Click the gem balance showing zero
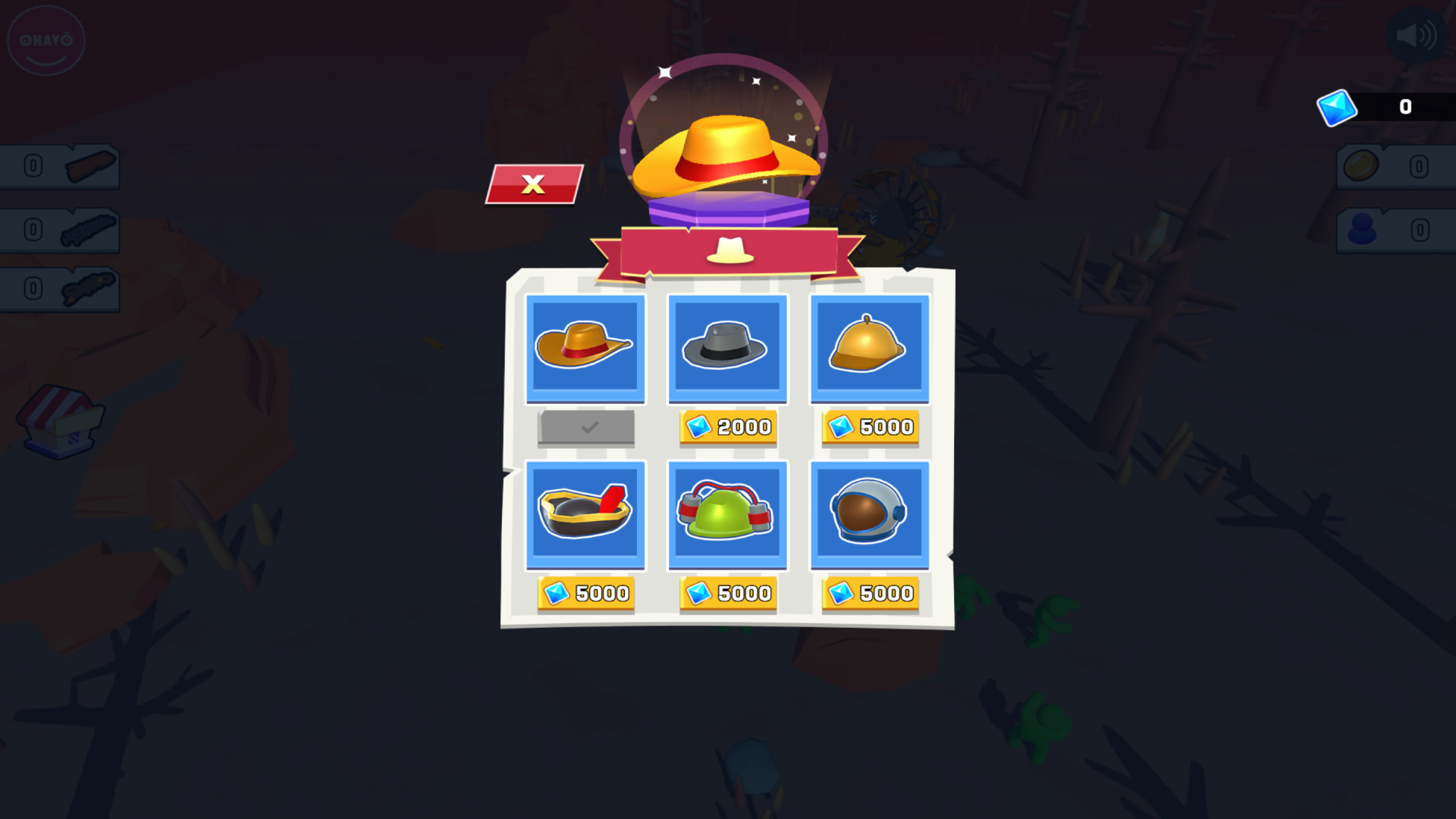Screen dimensions: 1456x819 (x=1404, y=106)
